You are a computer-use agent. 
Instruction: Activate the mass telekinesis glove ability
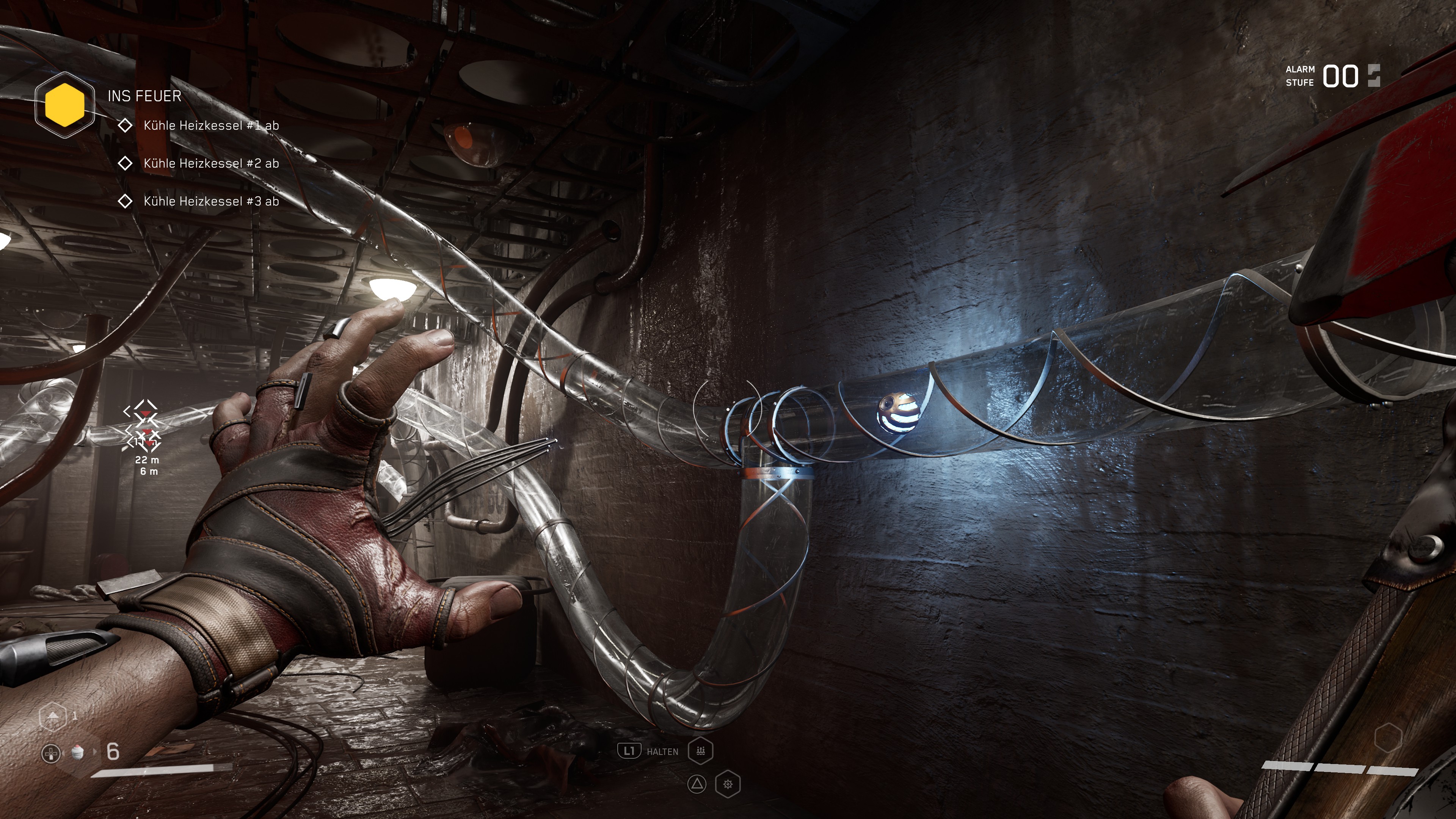tap(700, 751)
